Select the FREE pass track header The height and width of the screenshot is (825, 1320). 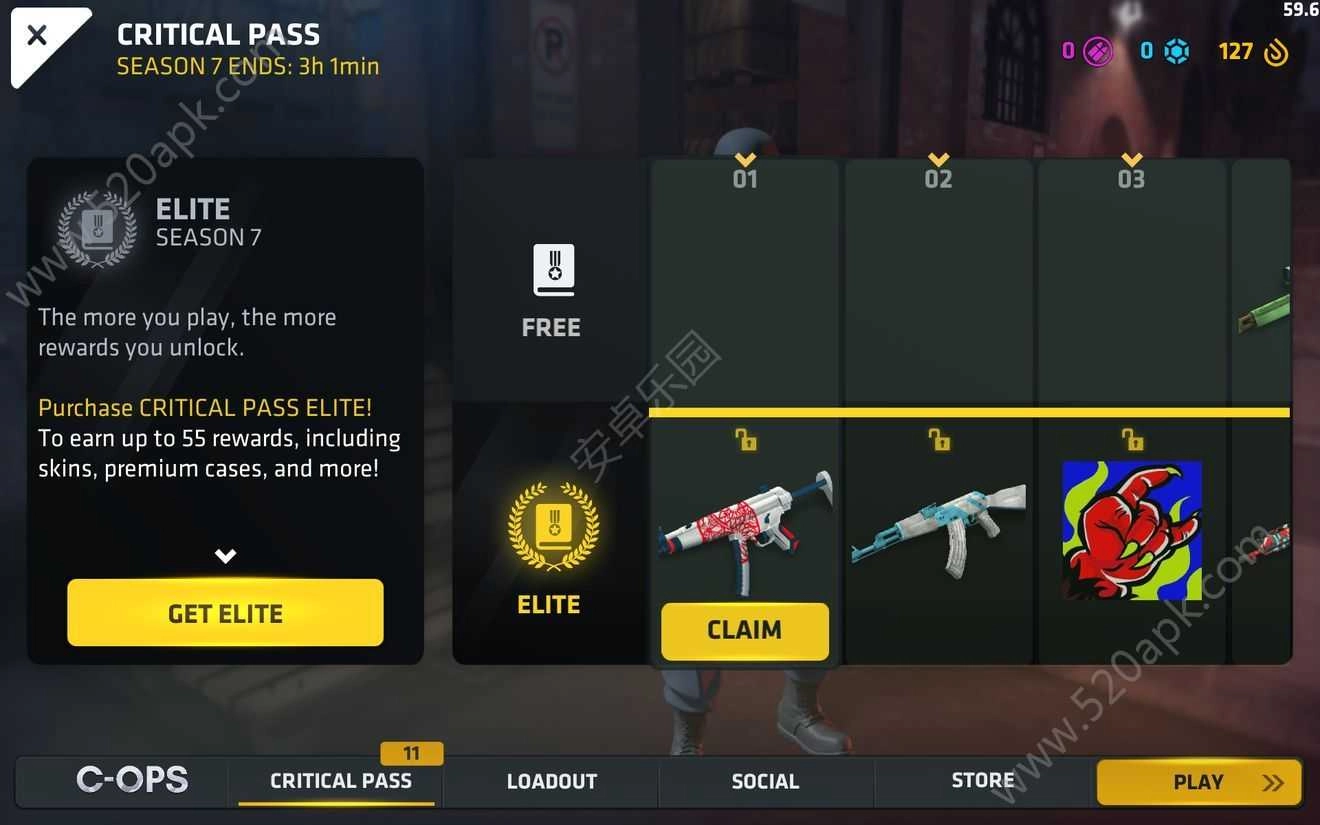tap(551, 290)
